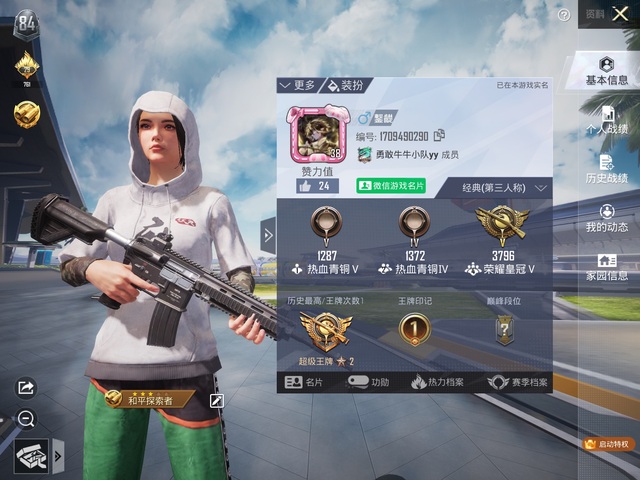640x480 pixels.
Task: Open the 功勋 merit section
Action: pyautogui.click(x=369, y=382)
